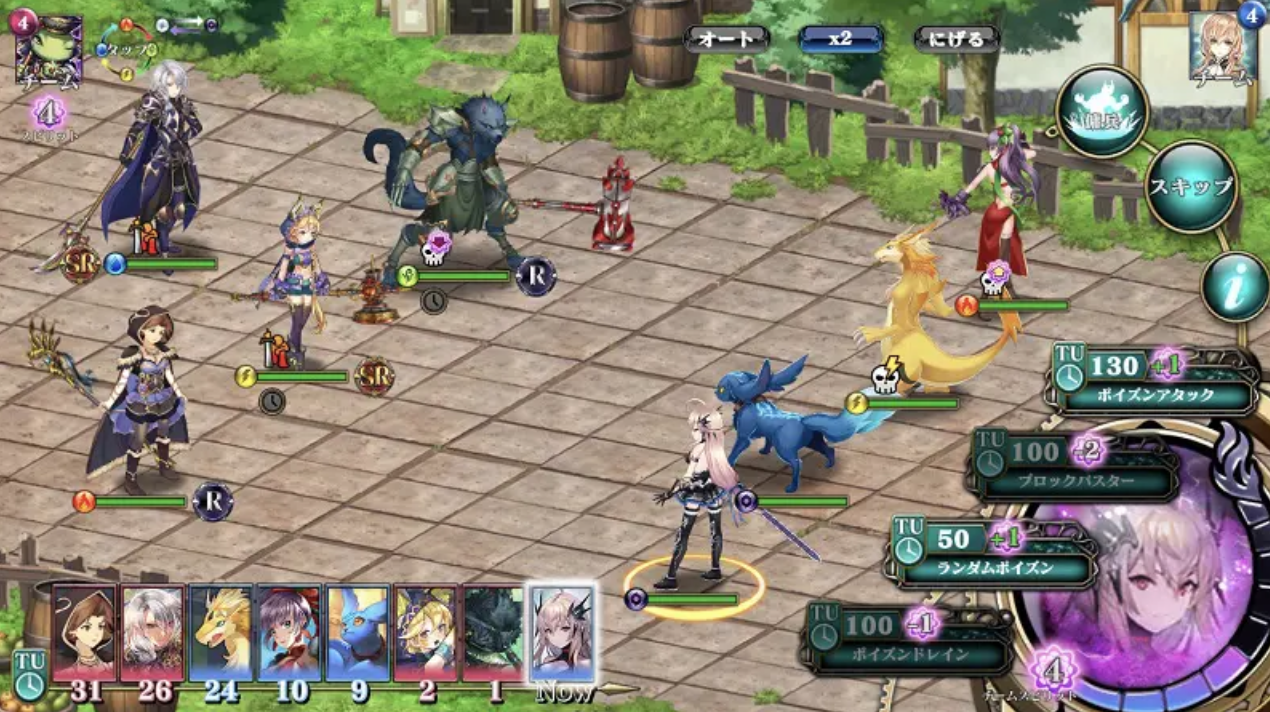Open the enemy team portrait with goblin icon
Viewport: 1270px width, 712px height.
tap(47, 47)
